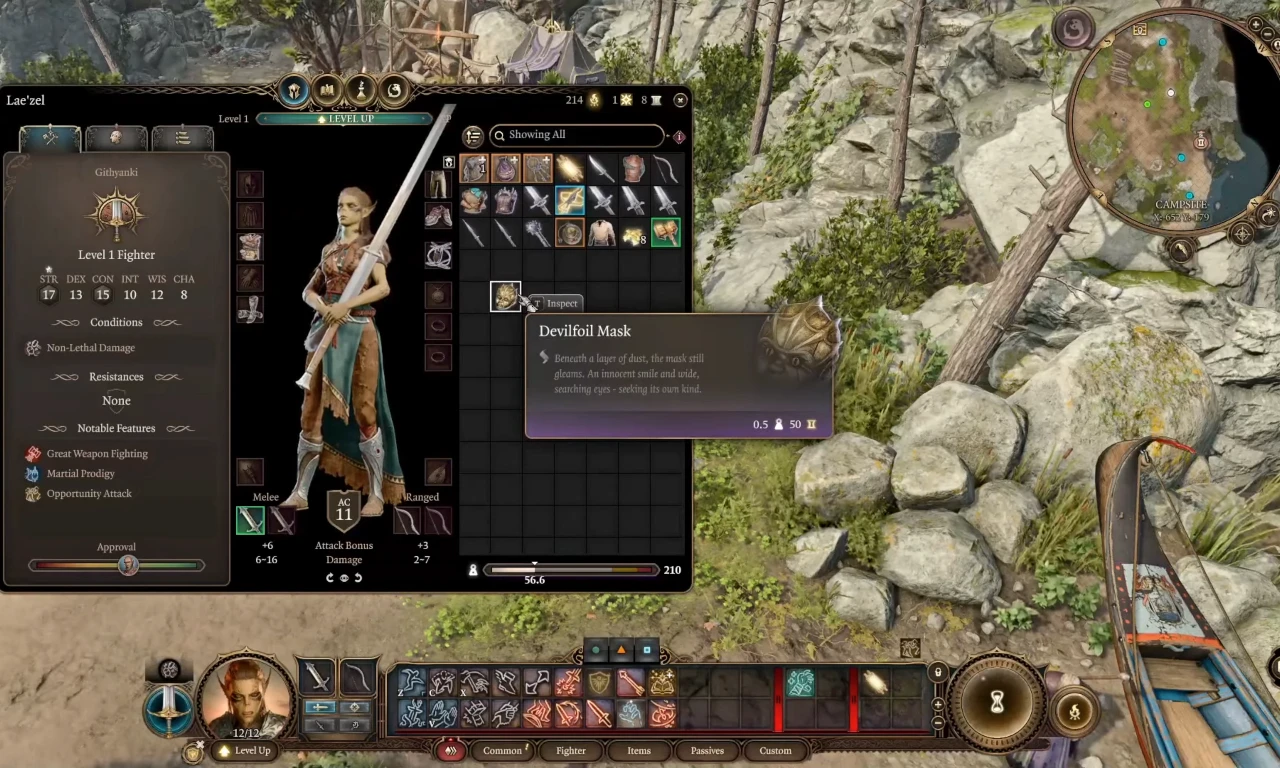The height and width of the screenshot is (768, 1280).
Task: Open the inventory sort options button
Action: tap(473, 137)
